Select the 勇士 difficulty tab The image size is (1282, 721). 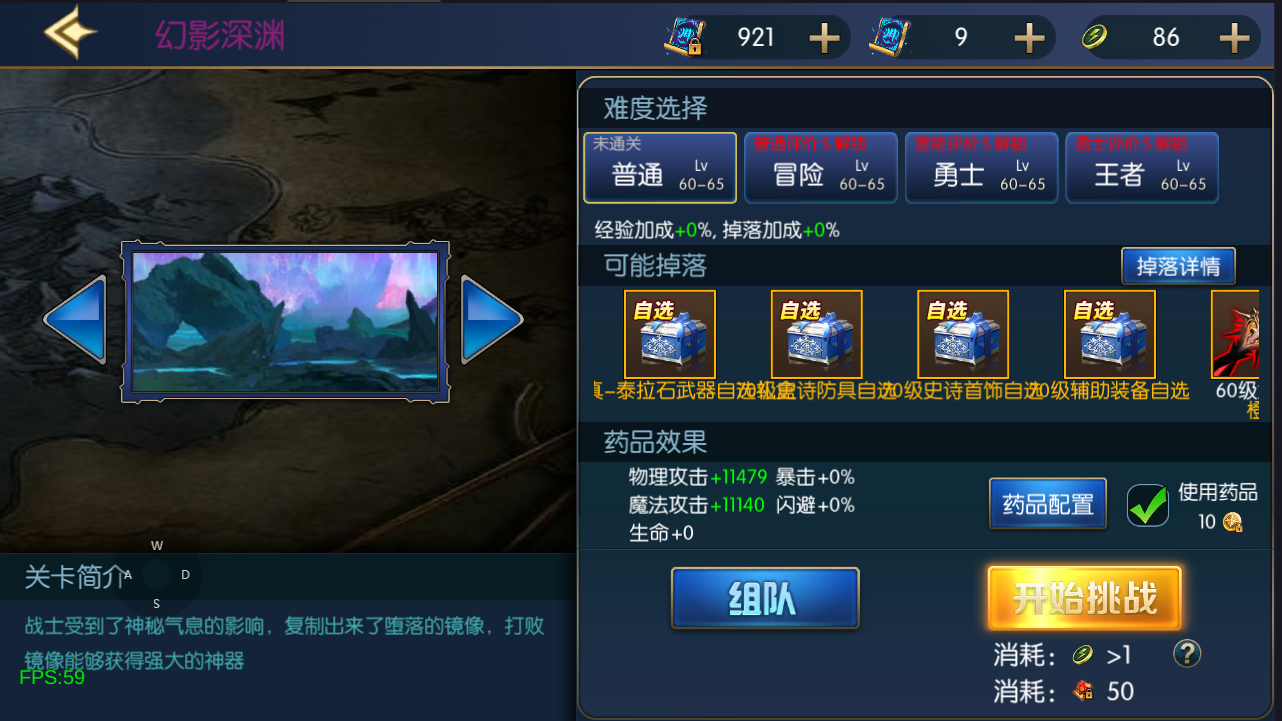(x=981, y=167)
